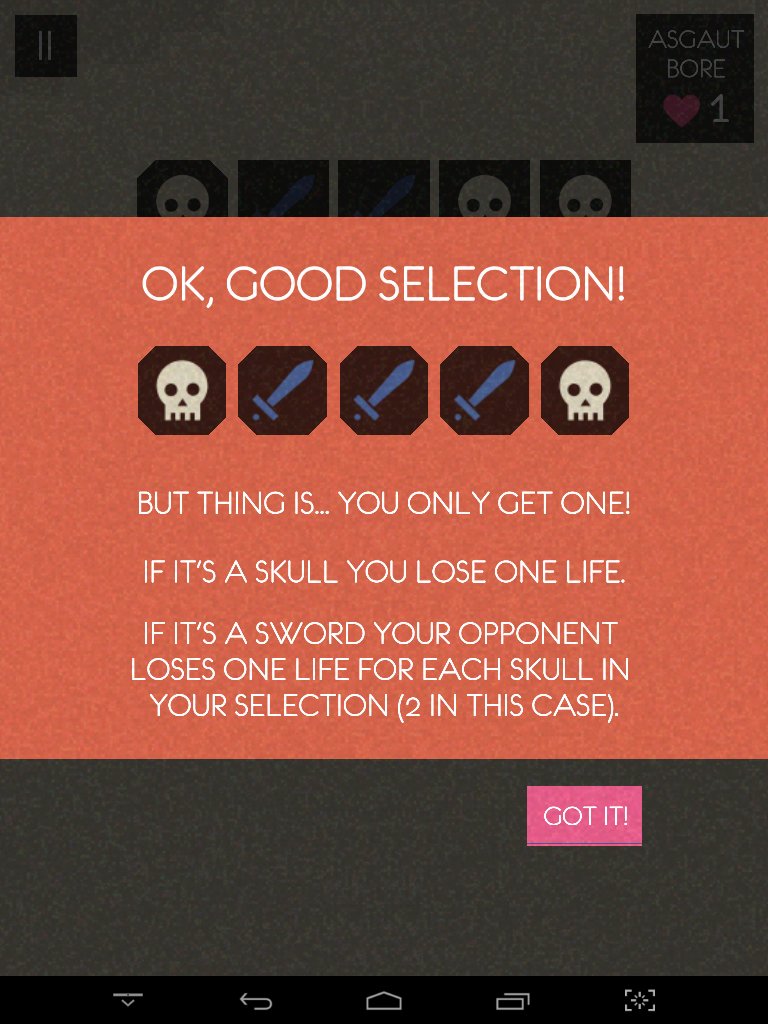Tap the Android back navigation button
768x1024 pixels.
pos(256,1000)
